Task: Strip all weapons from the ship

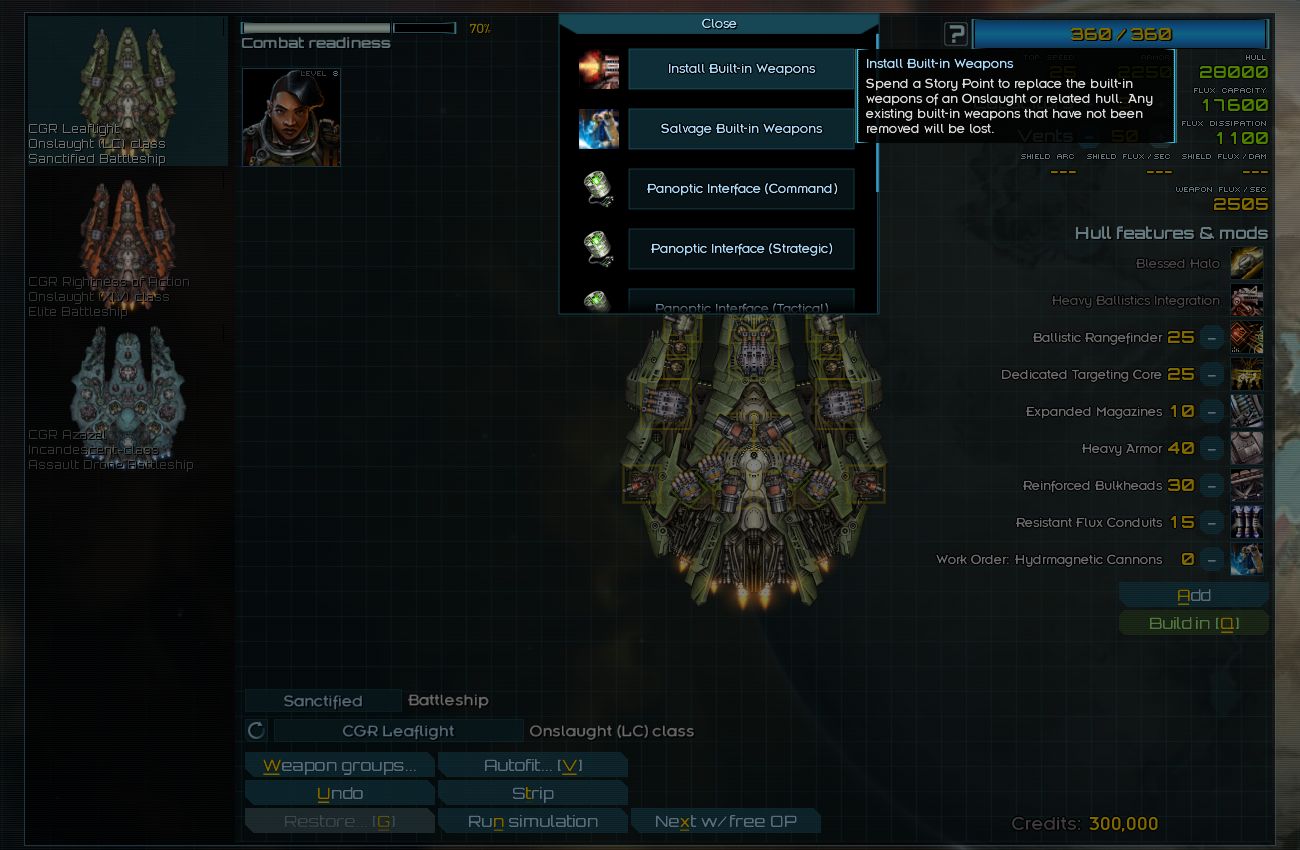Action: (x=532, y=794)
